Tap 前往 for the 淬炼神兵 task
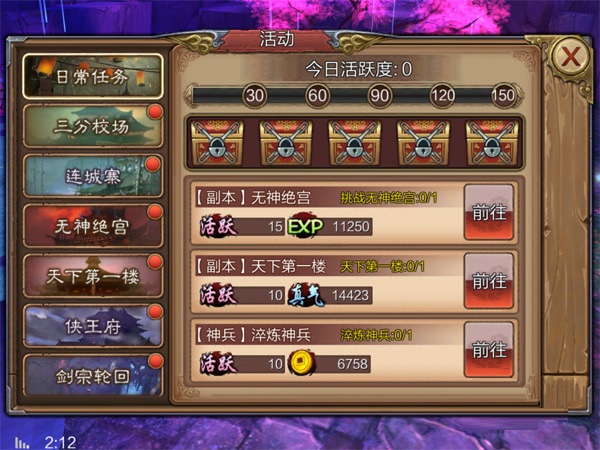Image resolution: width=600 pixels, height=450 pixels. point(489,350)
